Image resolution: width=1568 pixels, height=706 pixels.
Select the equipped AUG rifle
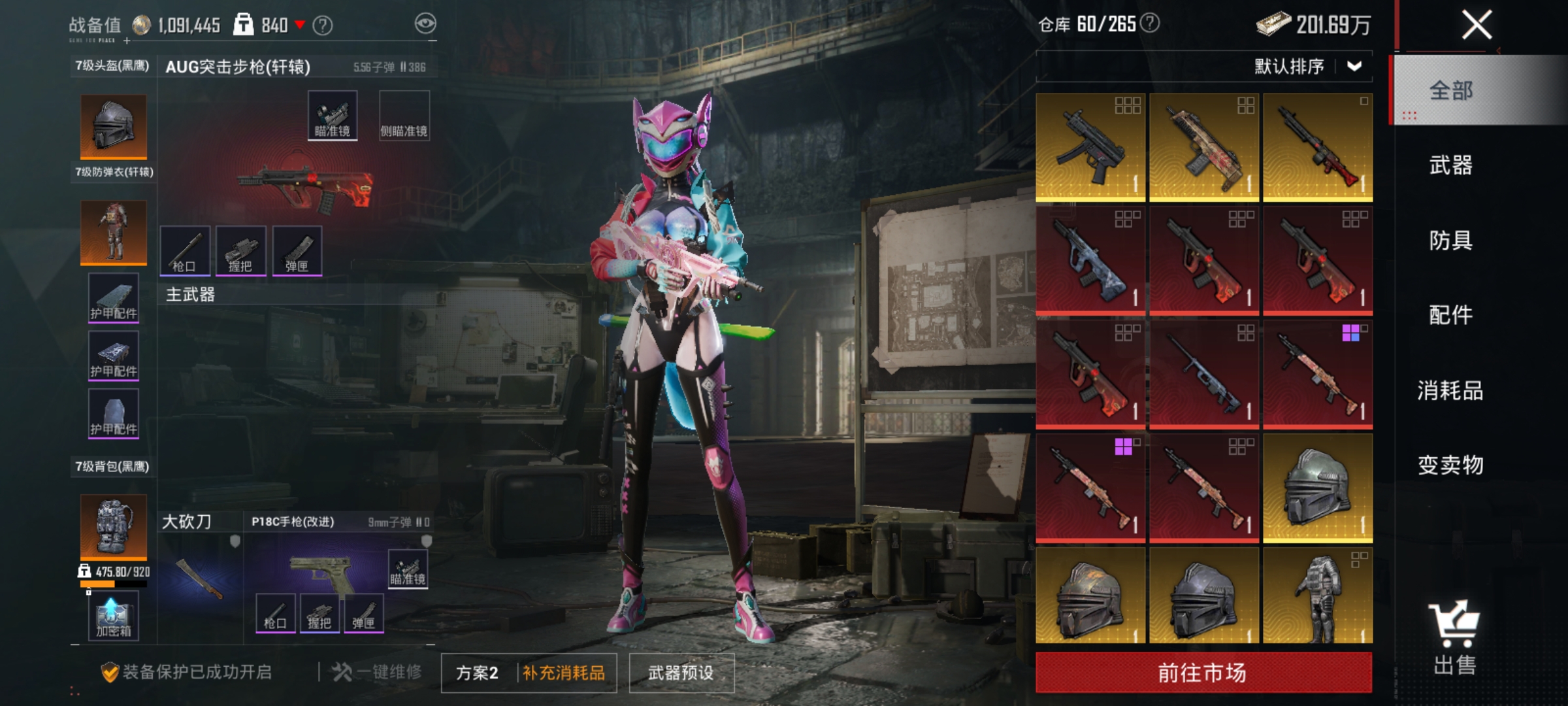point(305,186)
